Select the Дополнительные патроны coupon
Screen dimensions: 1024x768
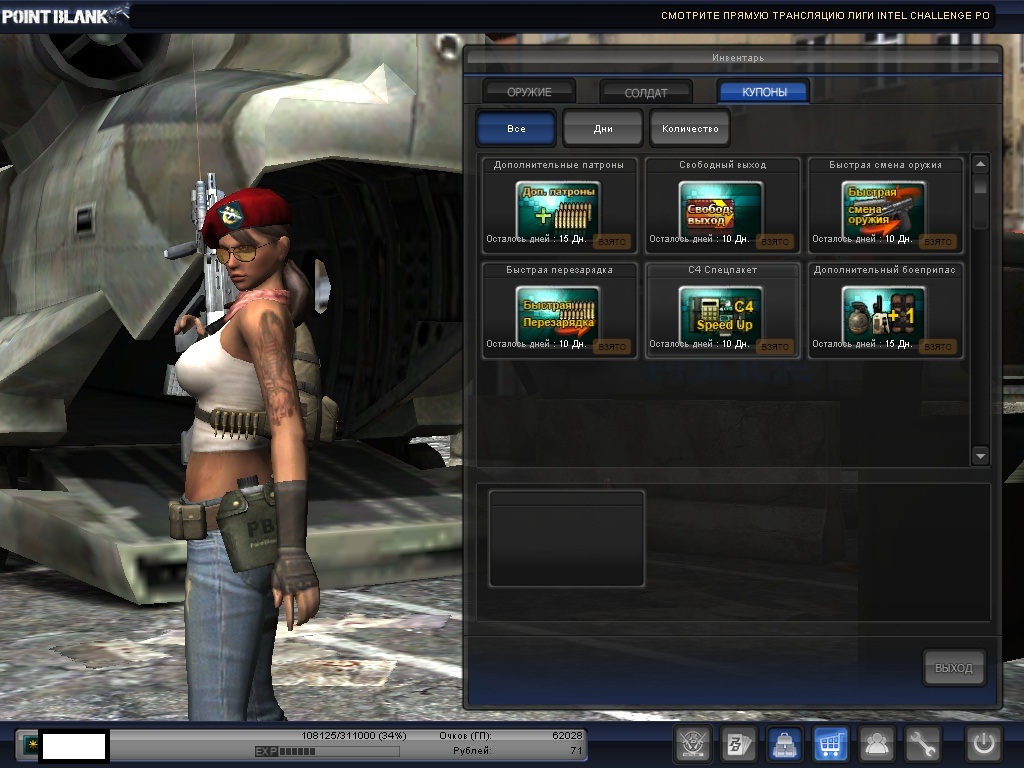pyautogui.click(x=558, y=209)
